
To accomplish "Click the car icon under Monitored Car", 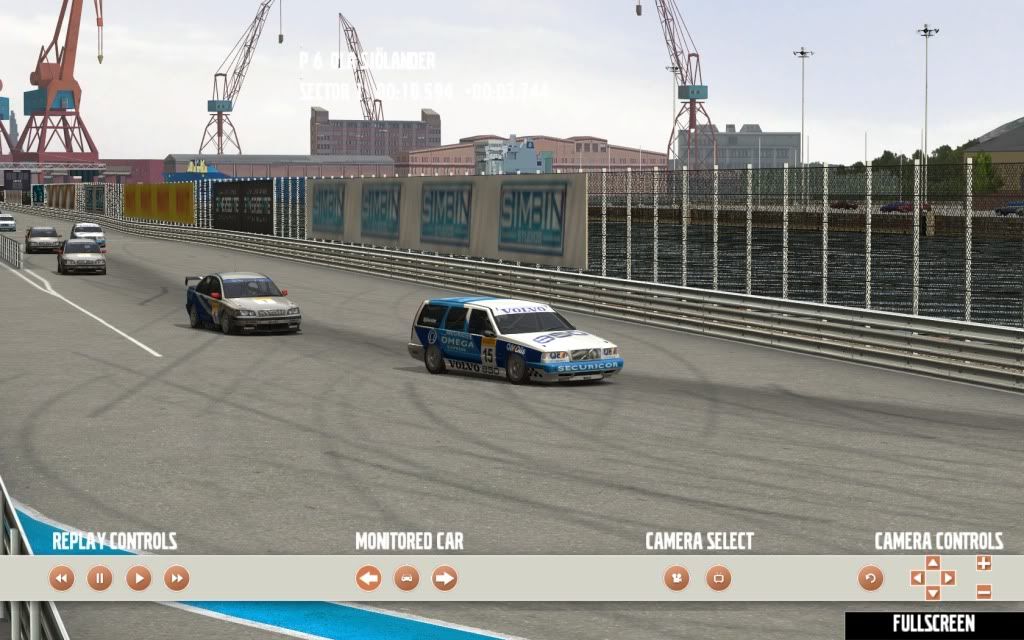I will point(406,578).
